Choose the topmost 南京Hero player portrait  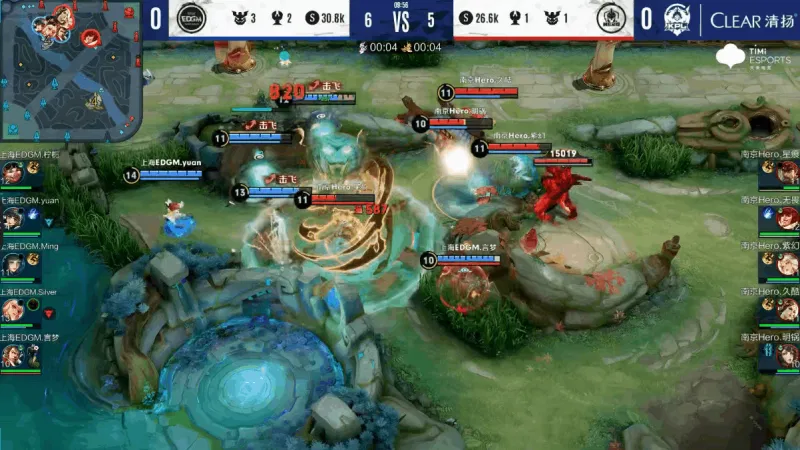tap(786, 172)
